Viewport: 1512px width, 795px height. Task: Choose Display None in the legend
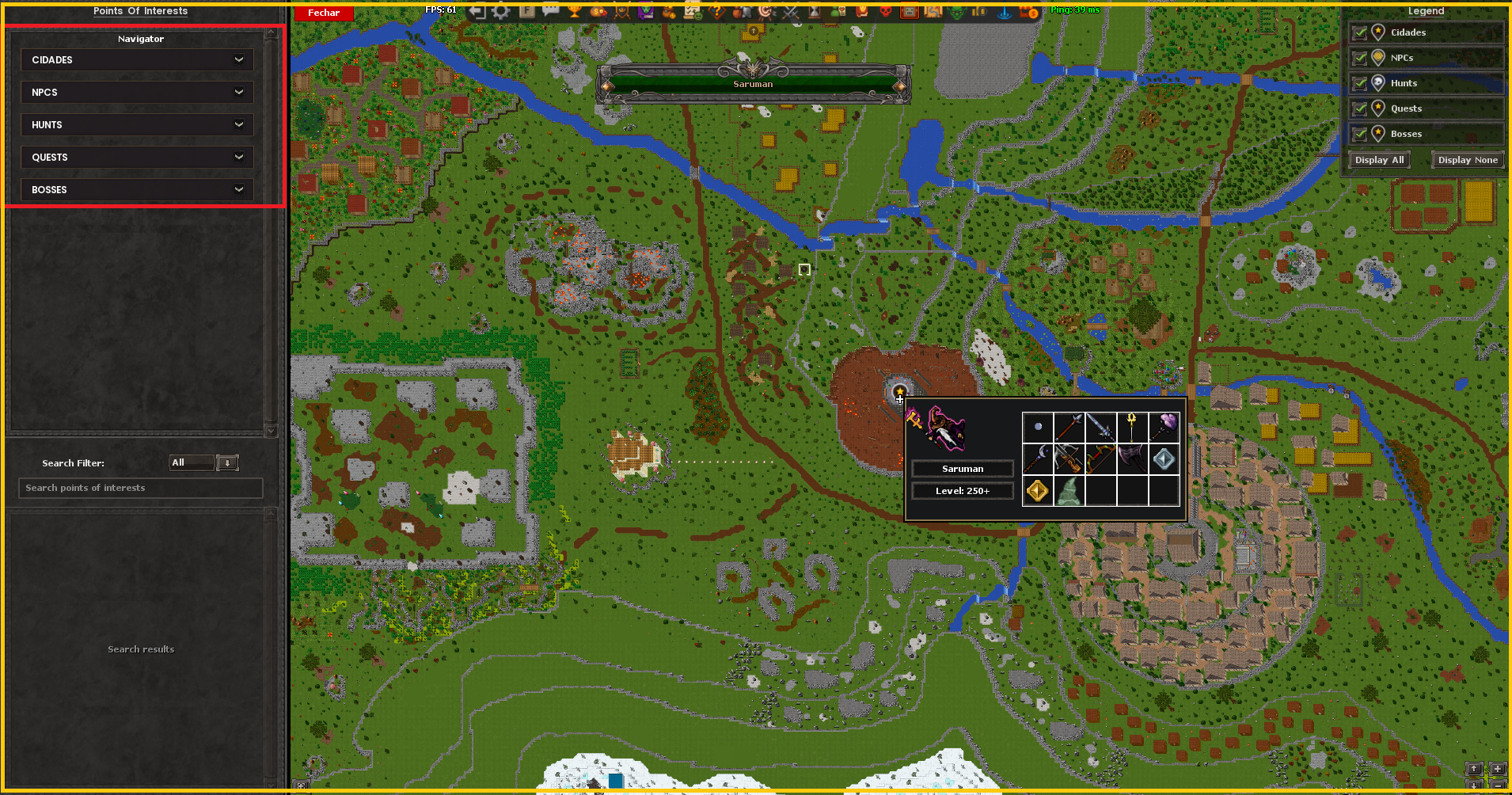click(1467, 160)
